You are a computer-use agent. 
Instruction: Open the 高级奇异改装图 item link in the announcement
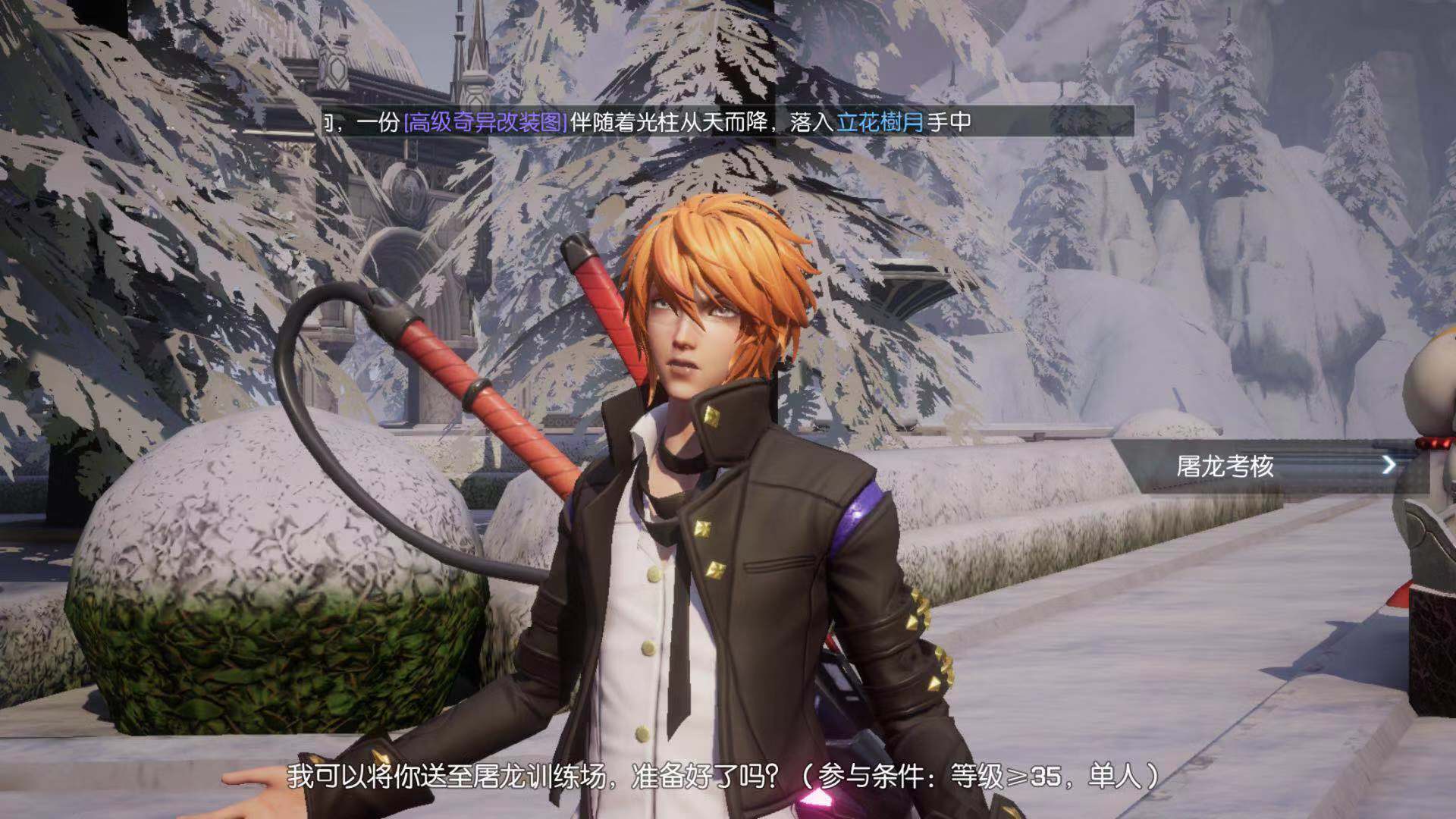485,122
